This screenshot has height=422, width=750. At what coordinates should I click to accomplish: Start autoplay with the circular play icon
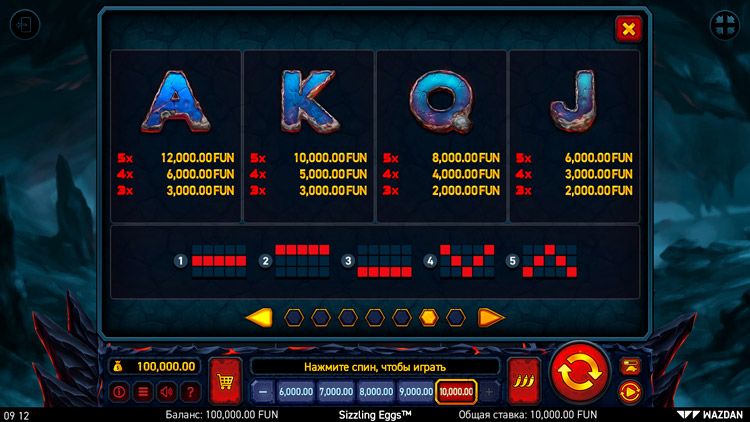[630, 391]
